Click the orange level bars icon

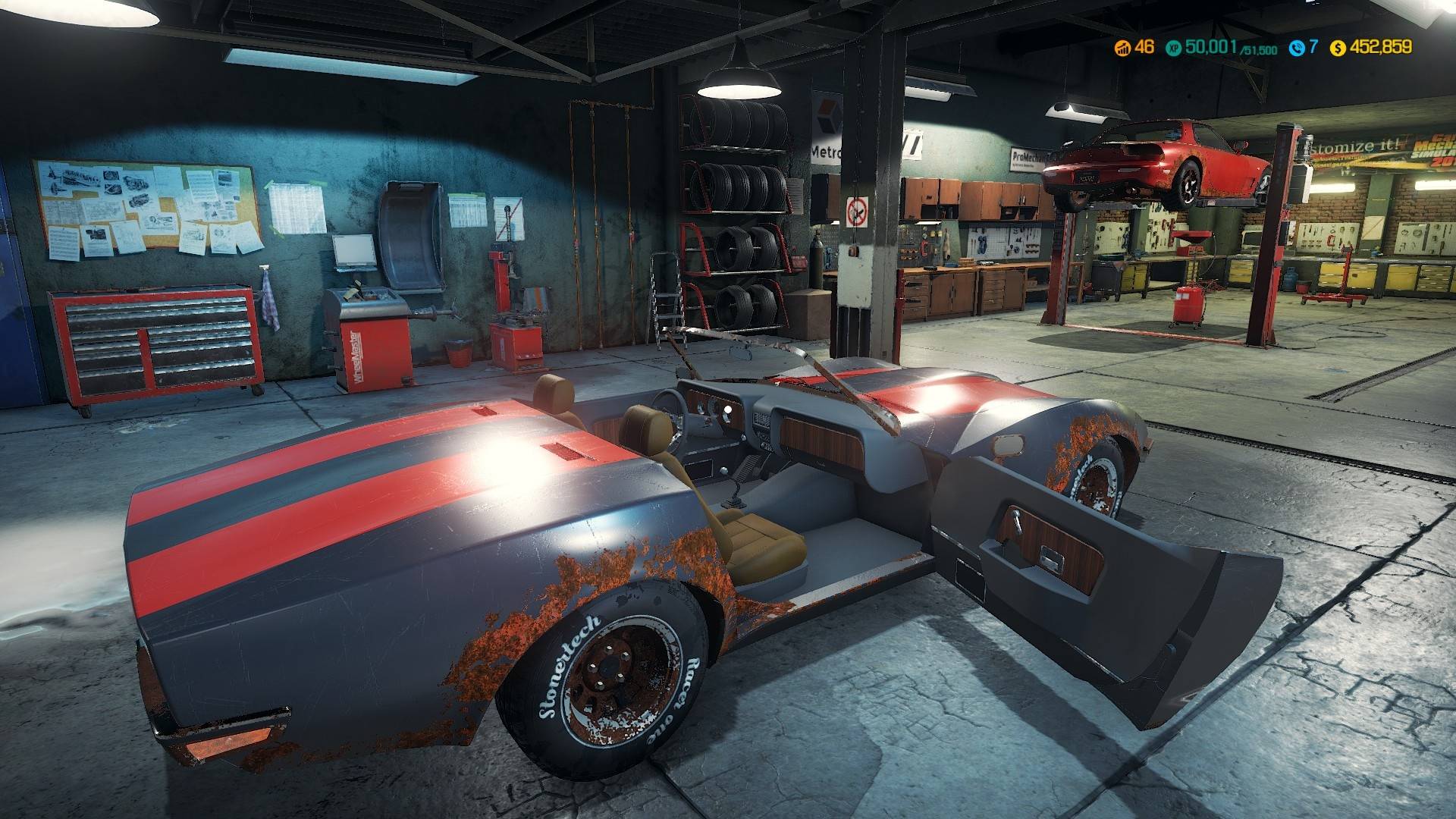click(x=1122, y=48)
